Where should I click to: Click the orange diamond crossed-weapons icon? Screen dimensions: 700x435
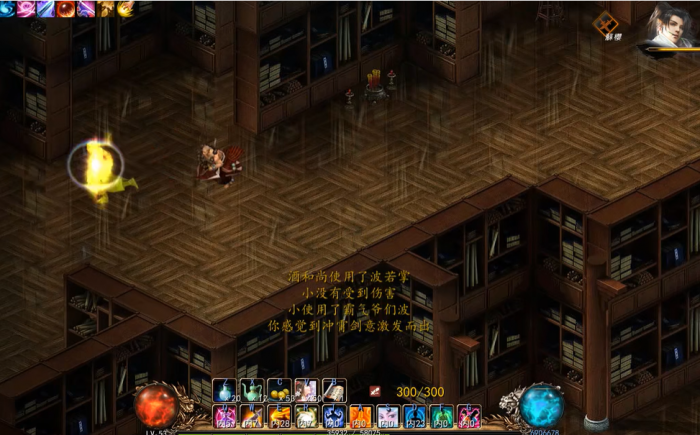[606, 22]
